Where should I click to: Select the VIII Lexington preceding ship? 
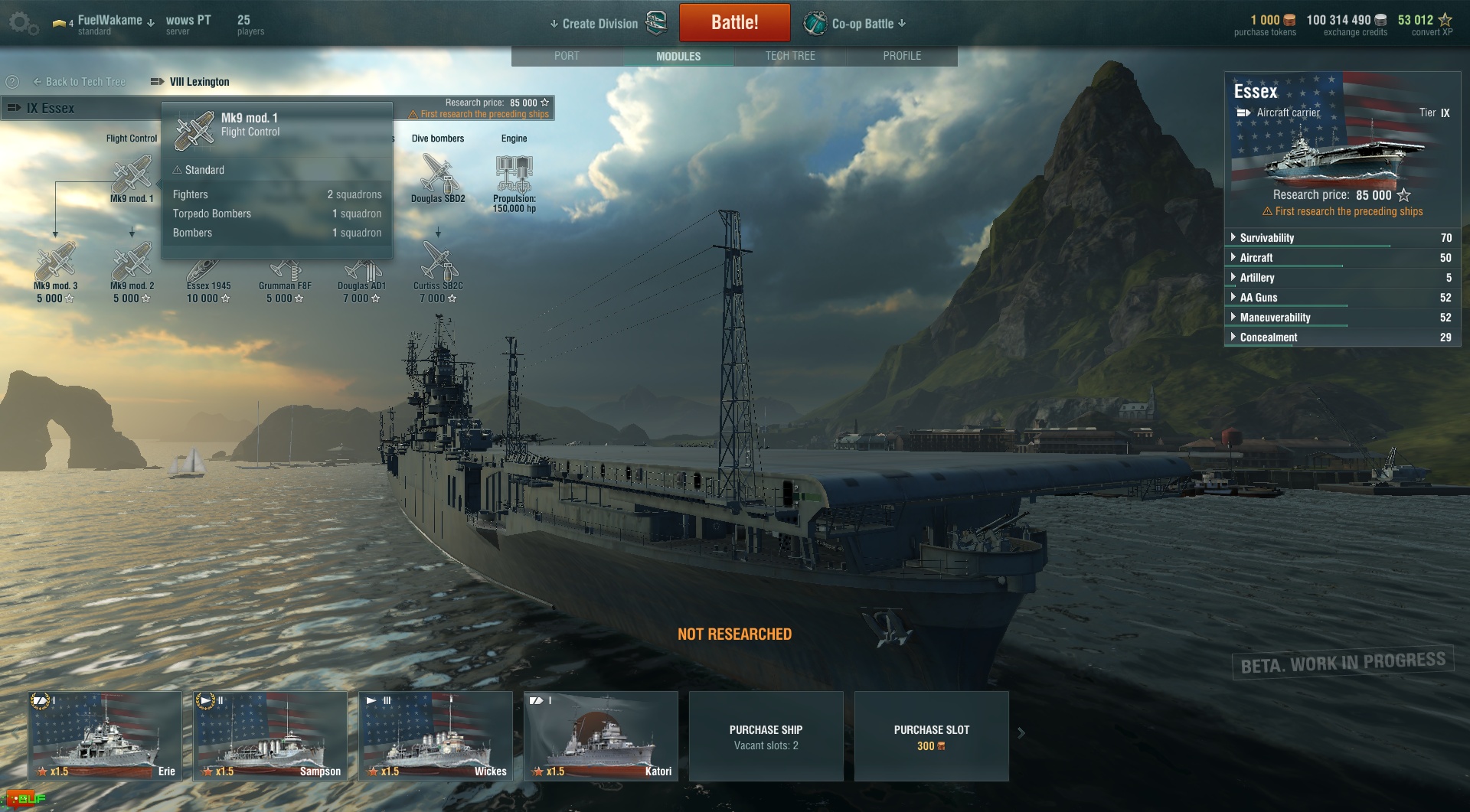pyautogui.click(x=198, y=82)
